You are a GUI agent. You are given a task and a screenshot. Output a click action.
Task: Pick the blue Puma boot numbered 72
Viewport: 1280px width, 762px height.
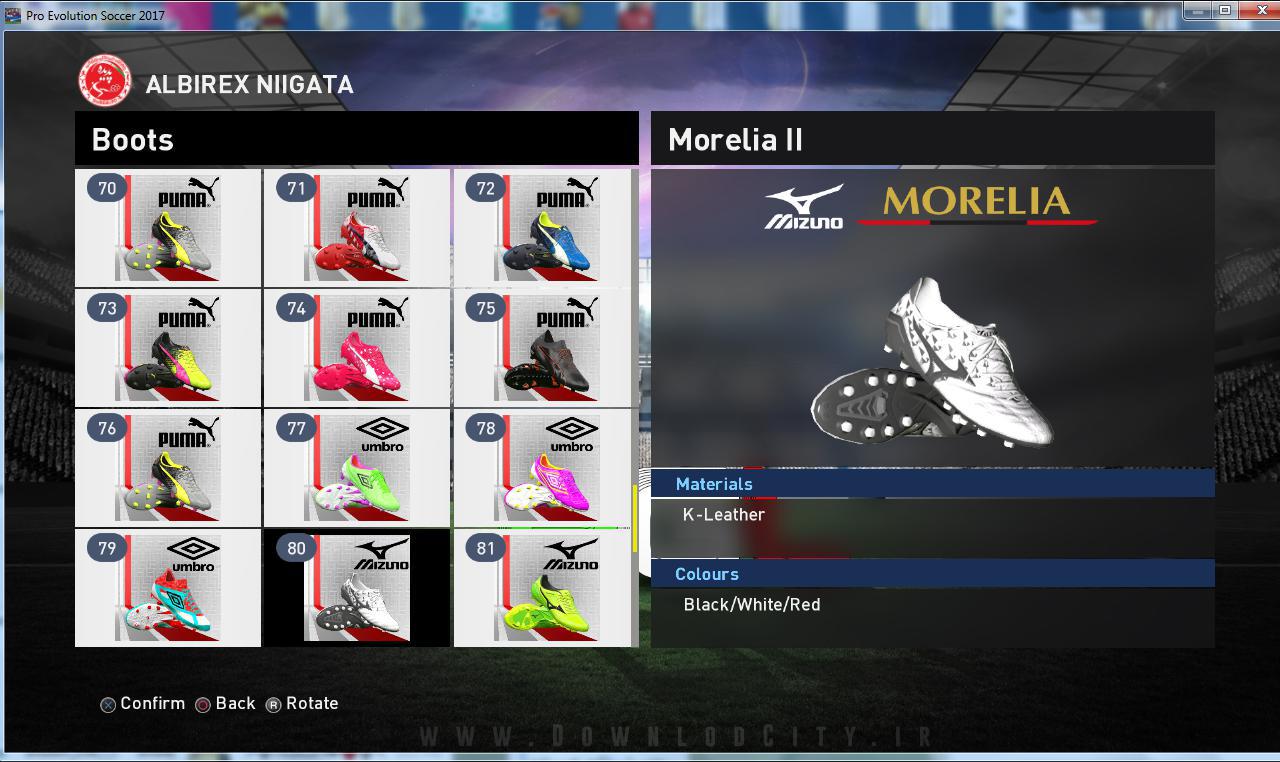coord(546,227)
